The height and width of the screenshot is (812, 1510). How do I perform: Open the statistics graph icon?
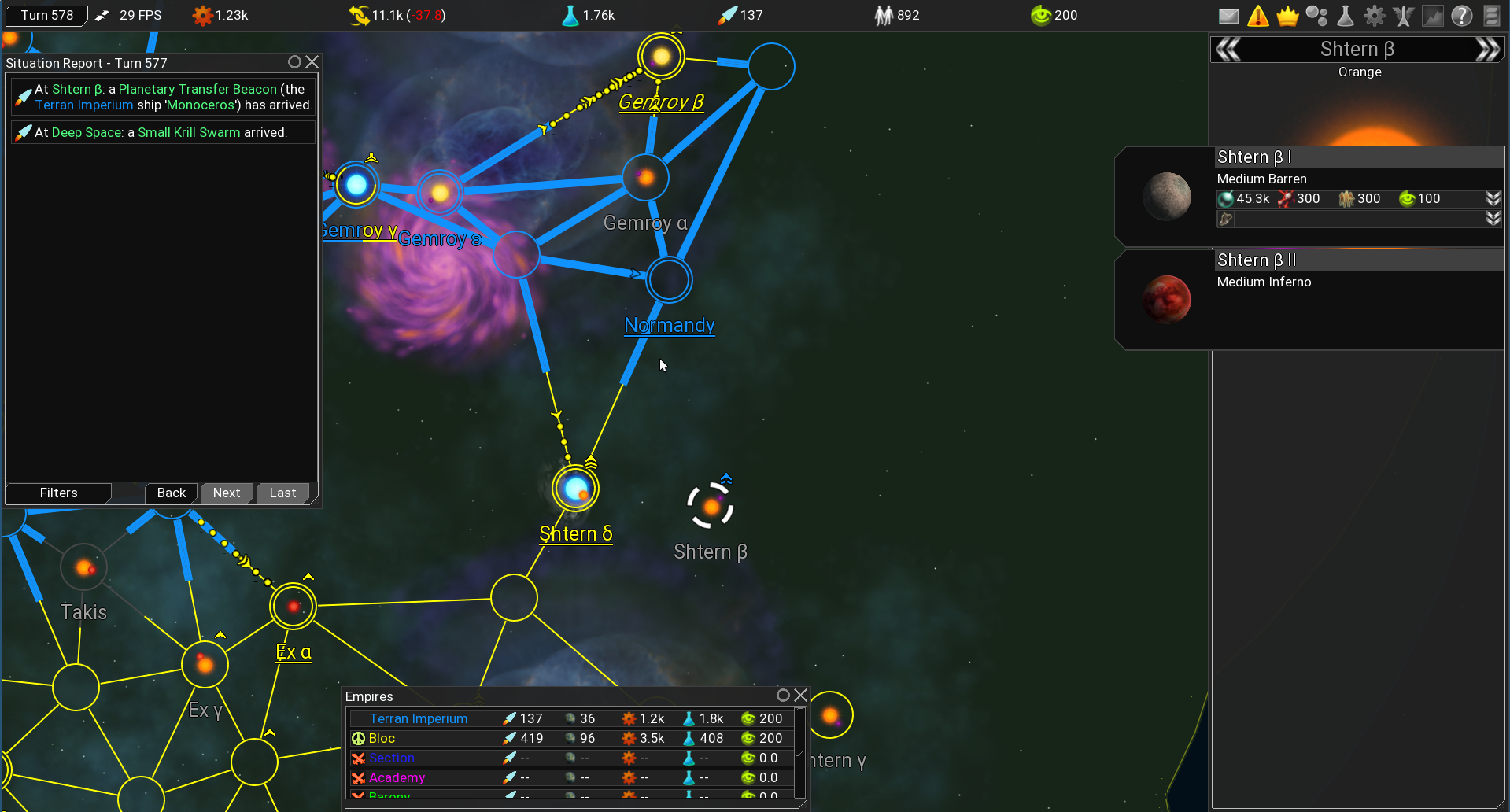coord(1434,15)
